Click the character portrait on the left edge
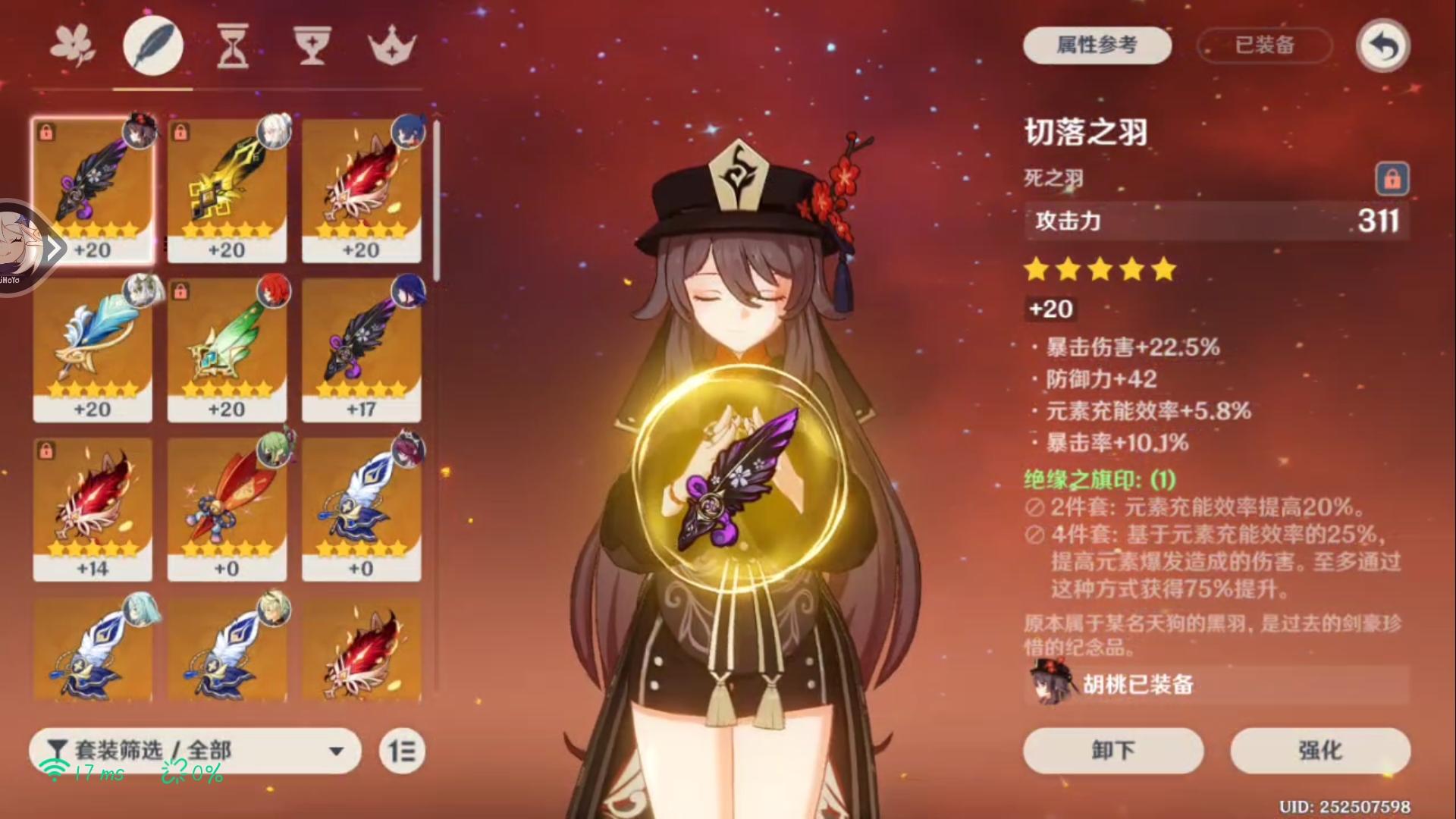The width and height of the screenshot is (1456, 819). 23,246
